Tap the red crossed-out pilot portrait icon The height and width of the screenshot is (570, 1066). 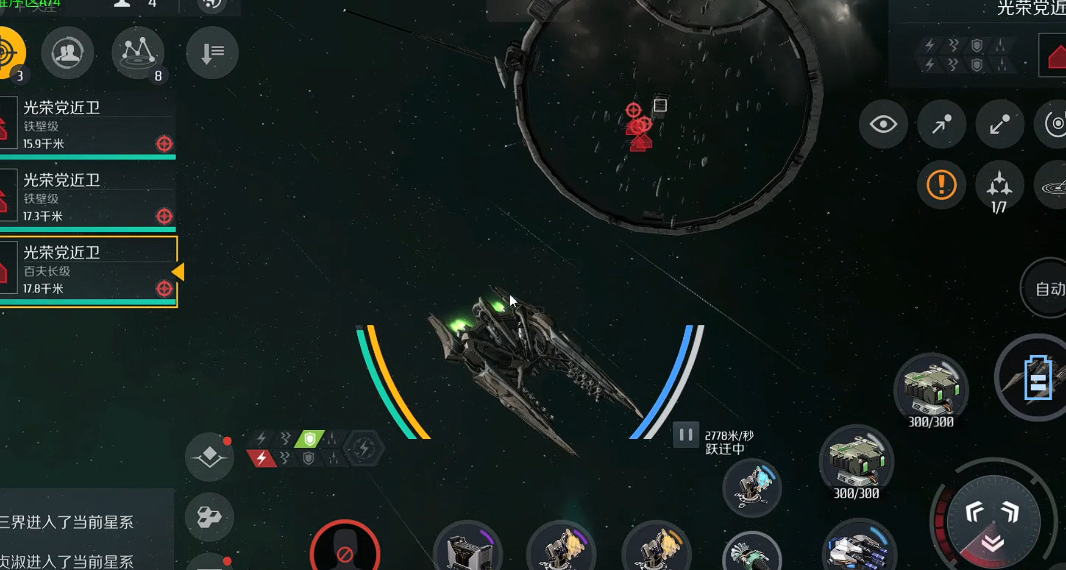[x=345, y=551]
